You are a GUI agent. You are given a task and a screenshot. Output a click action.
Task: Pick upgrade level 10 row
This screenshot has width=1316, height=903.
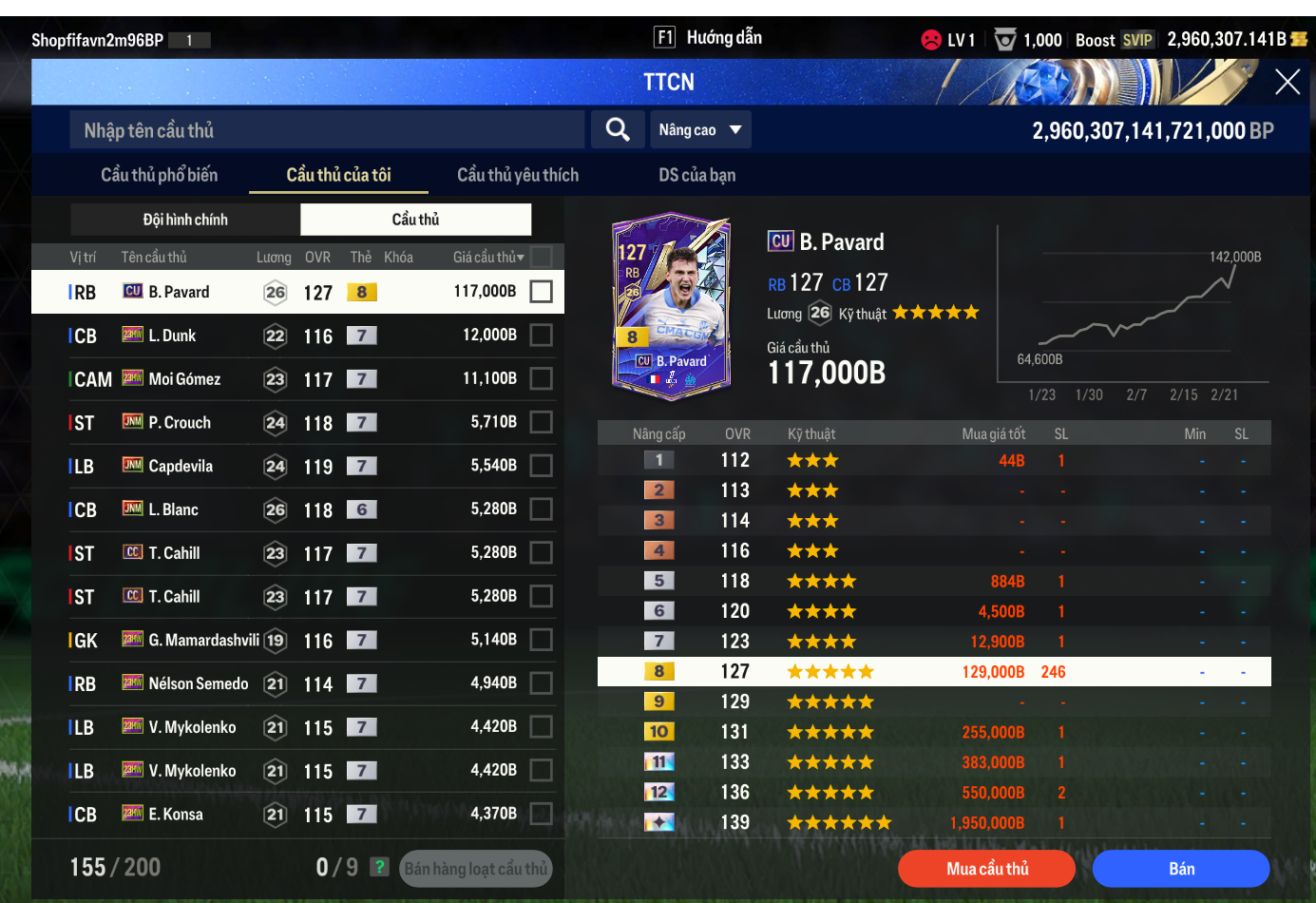coord(934,732)
